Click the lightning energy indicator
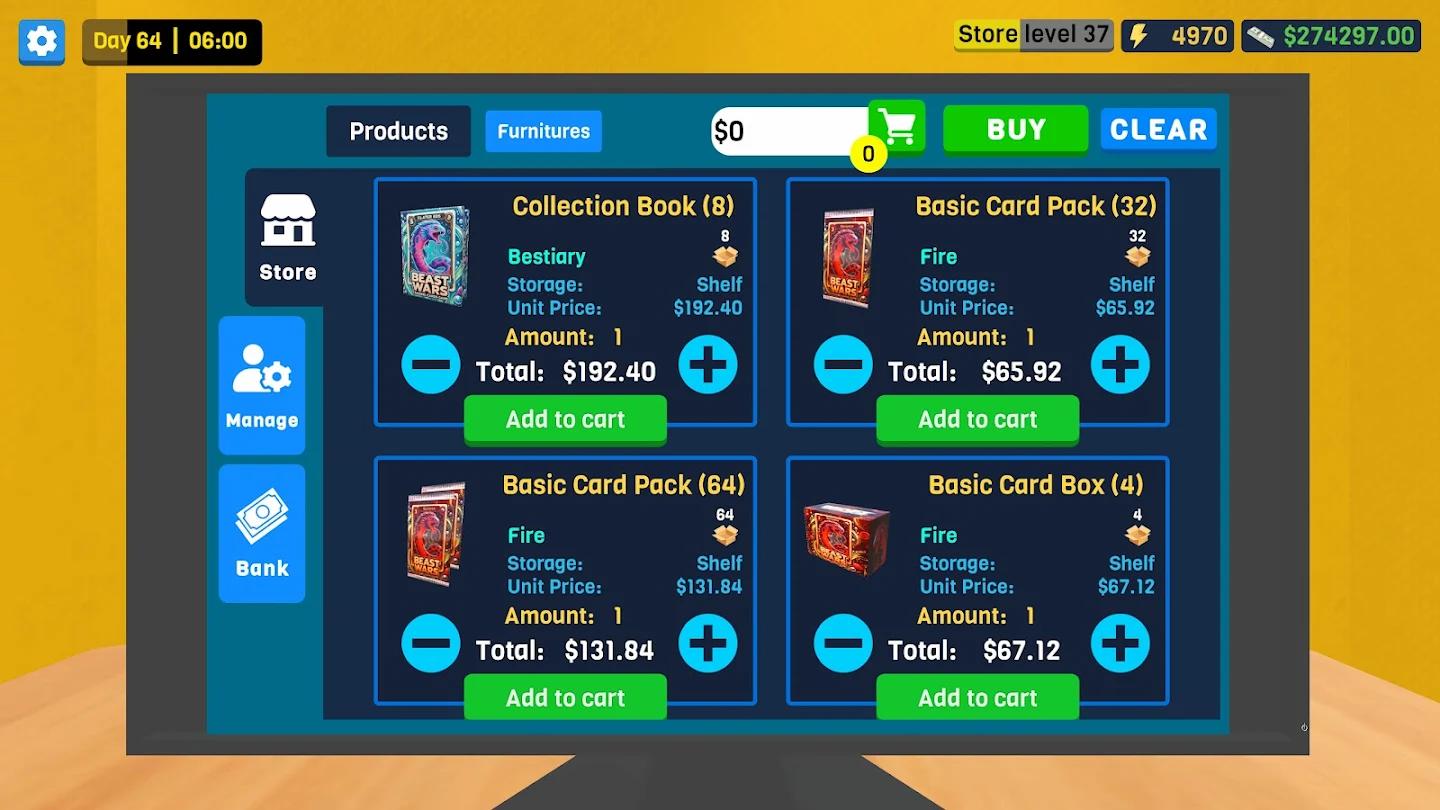1440x810 pixels. [x=1177, y=35]
